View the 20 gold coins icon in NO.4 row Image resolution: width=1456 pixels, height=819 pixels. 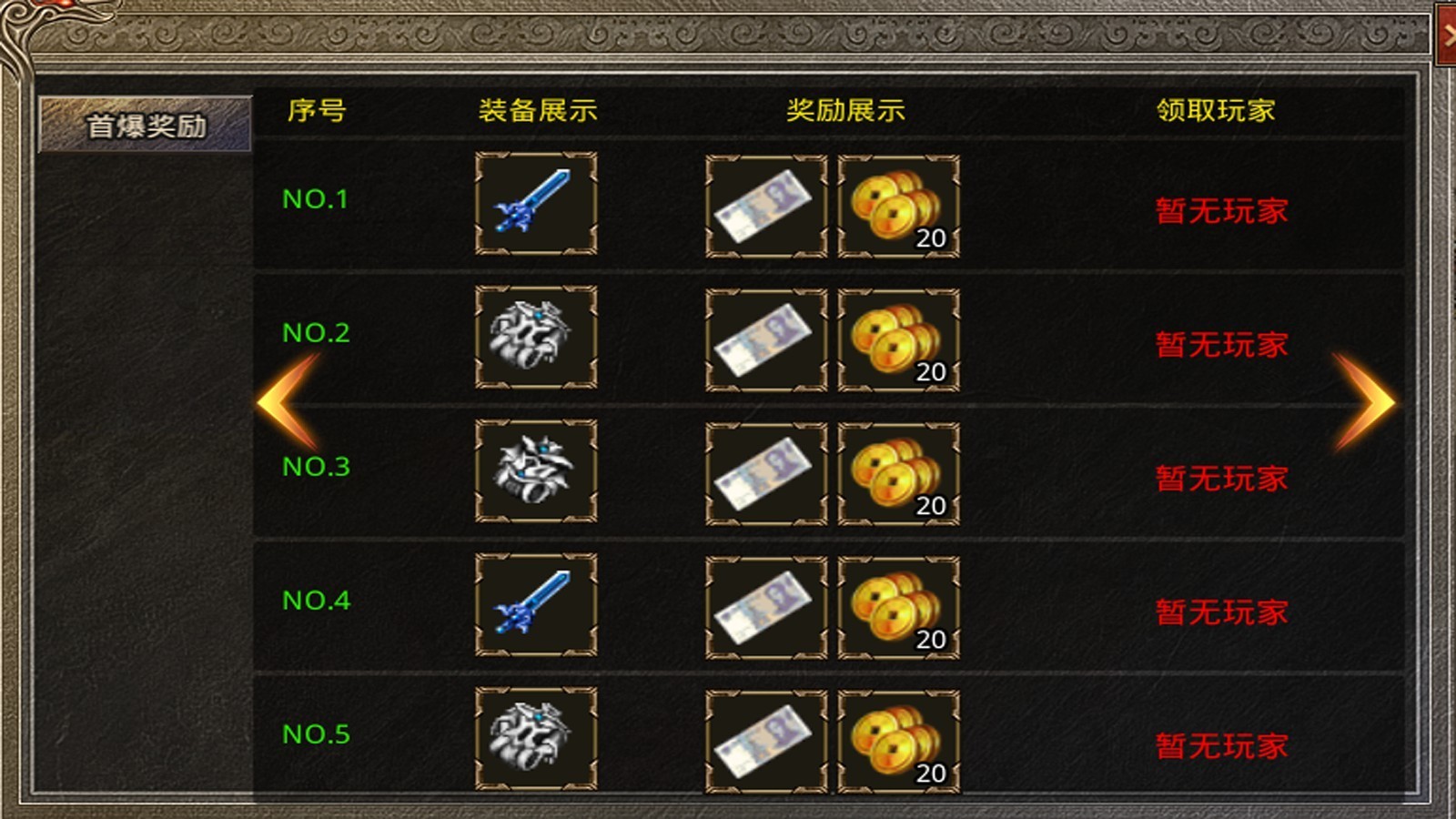897,605
